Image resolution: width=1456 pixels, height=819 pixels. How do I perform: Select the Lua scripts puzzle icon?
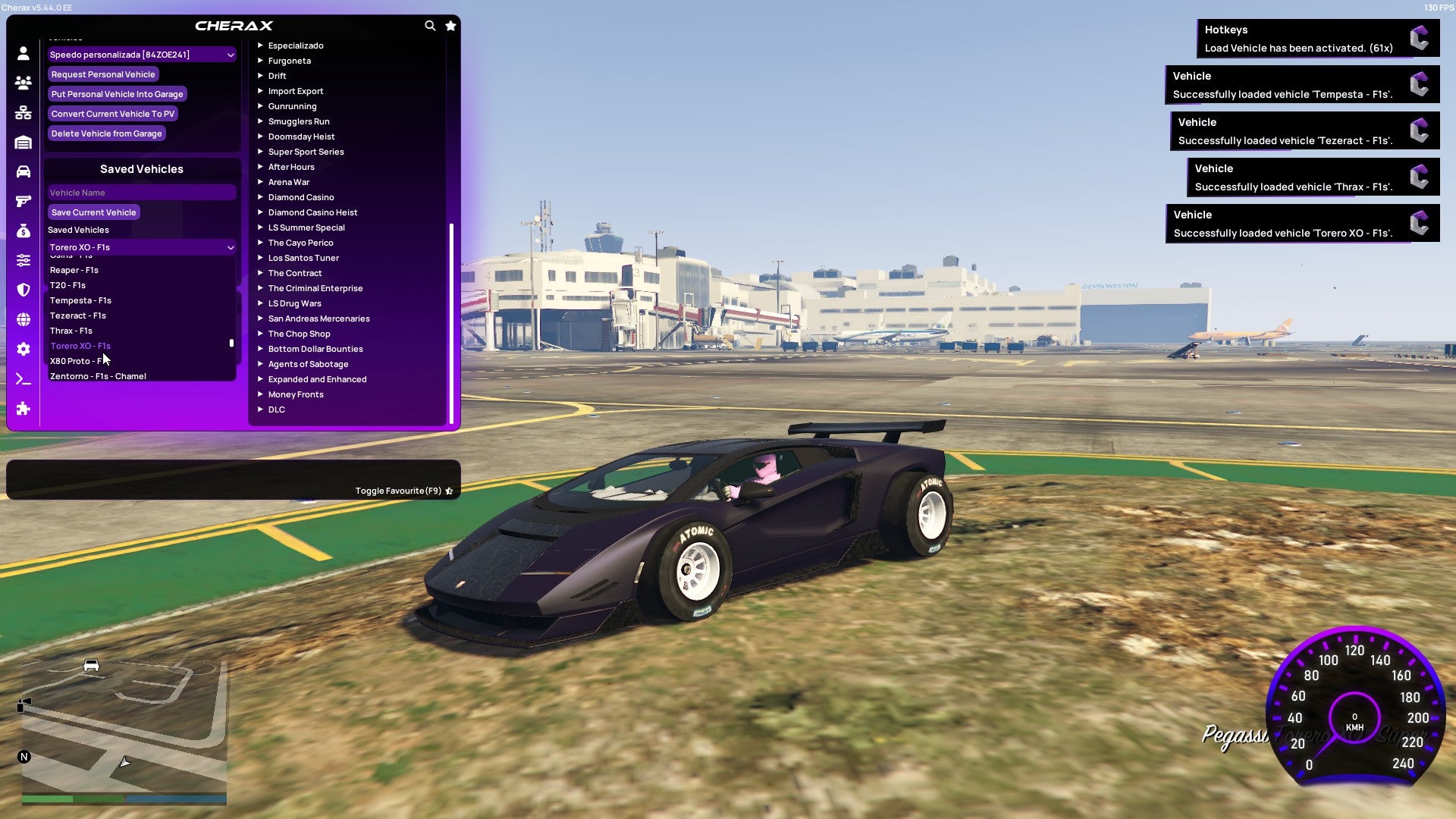(23, 409)
